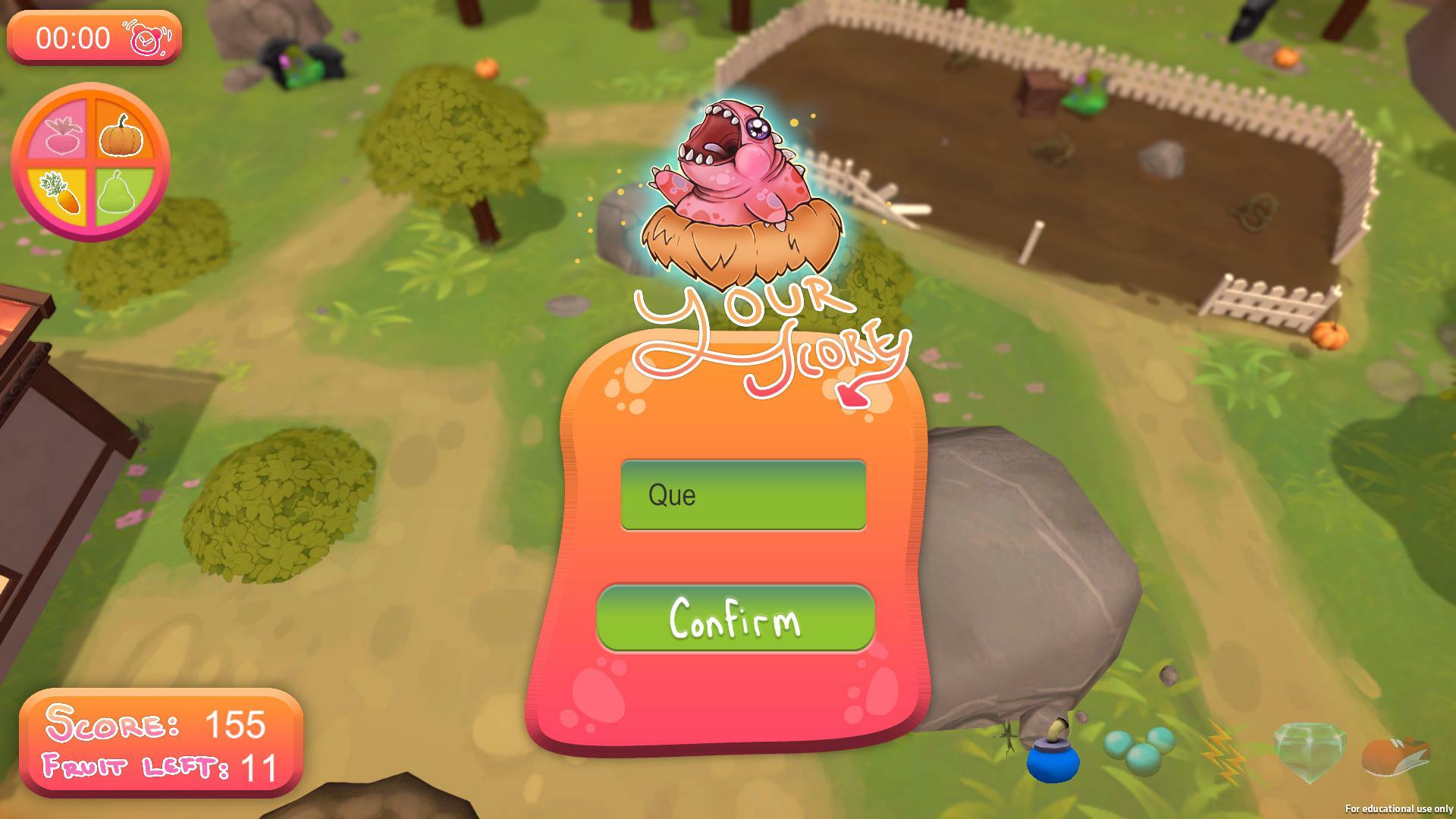Confirm the entered score name
Image resolution: width=1456 pixels, height=819 pixels.
pyautogui.click(x=735, y=618)
